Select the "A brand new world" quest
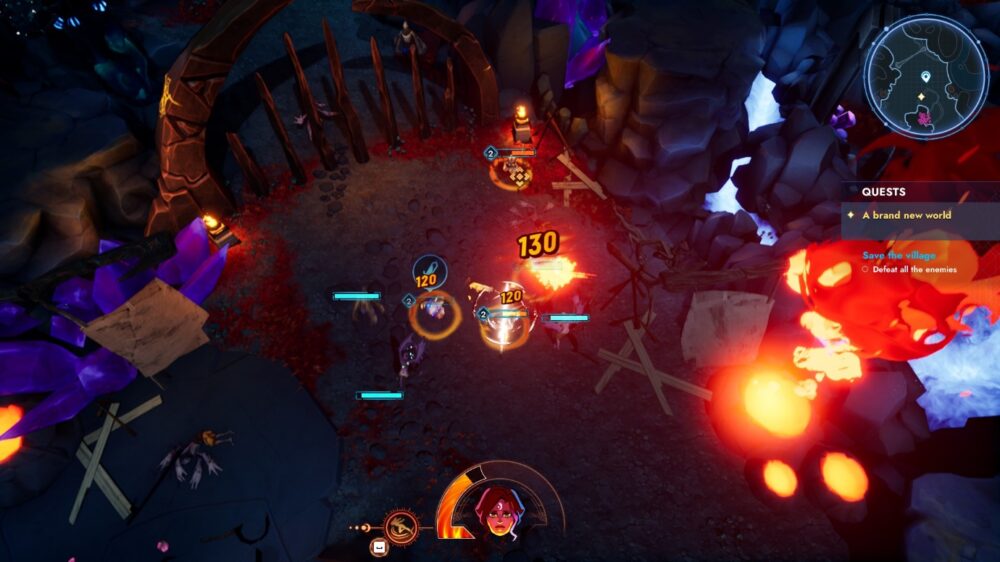 click(x=907, y=215)
